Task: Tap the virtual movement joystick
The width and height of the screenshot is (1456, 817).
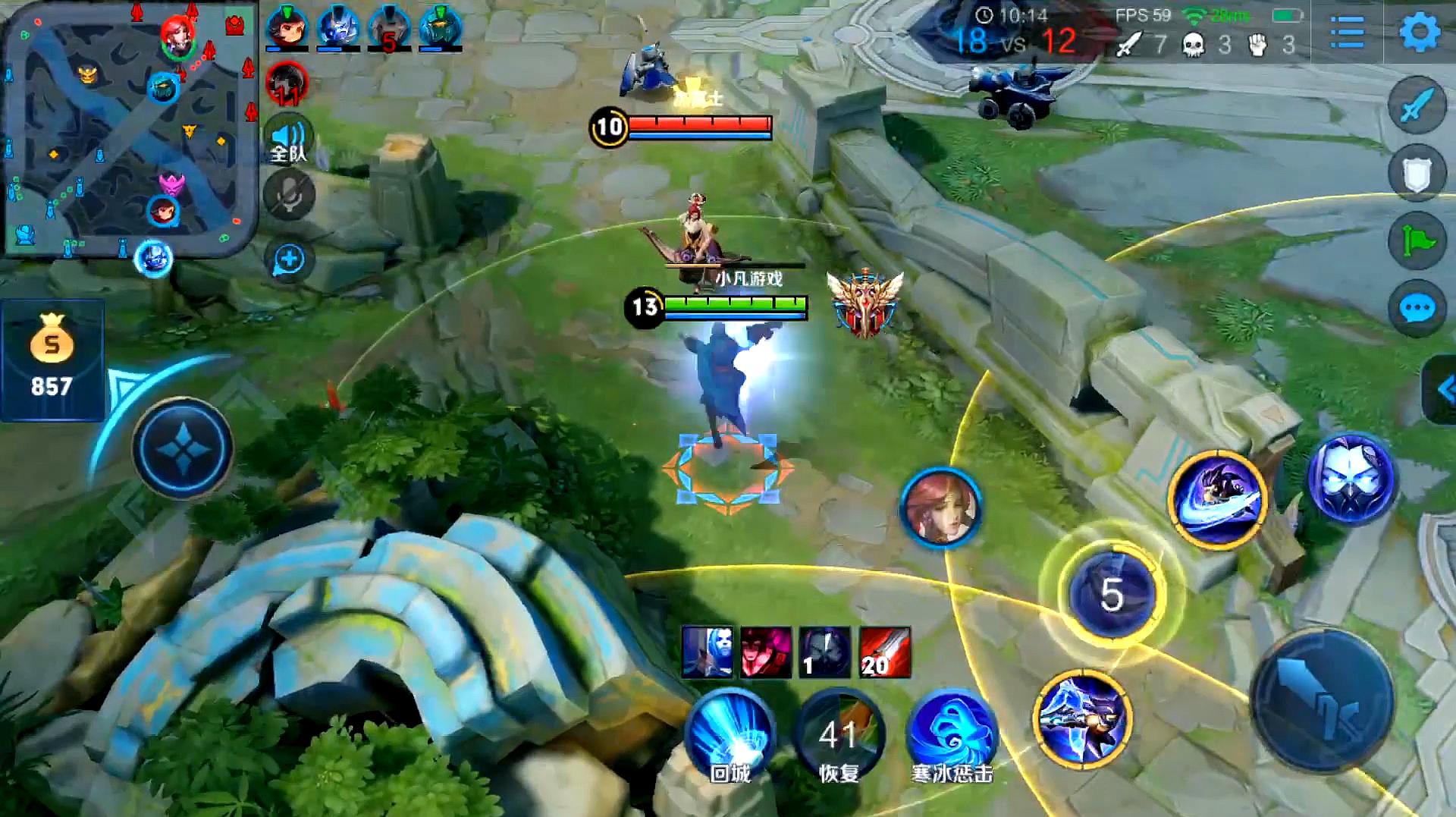Action: [x=183, y=448]
